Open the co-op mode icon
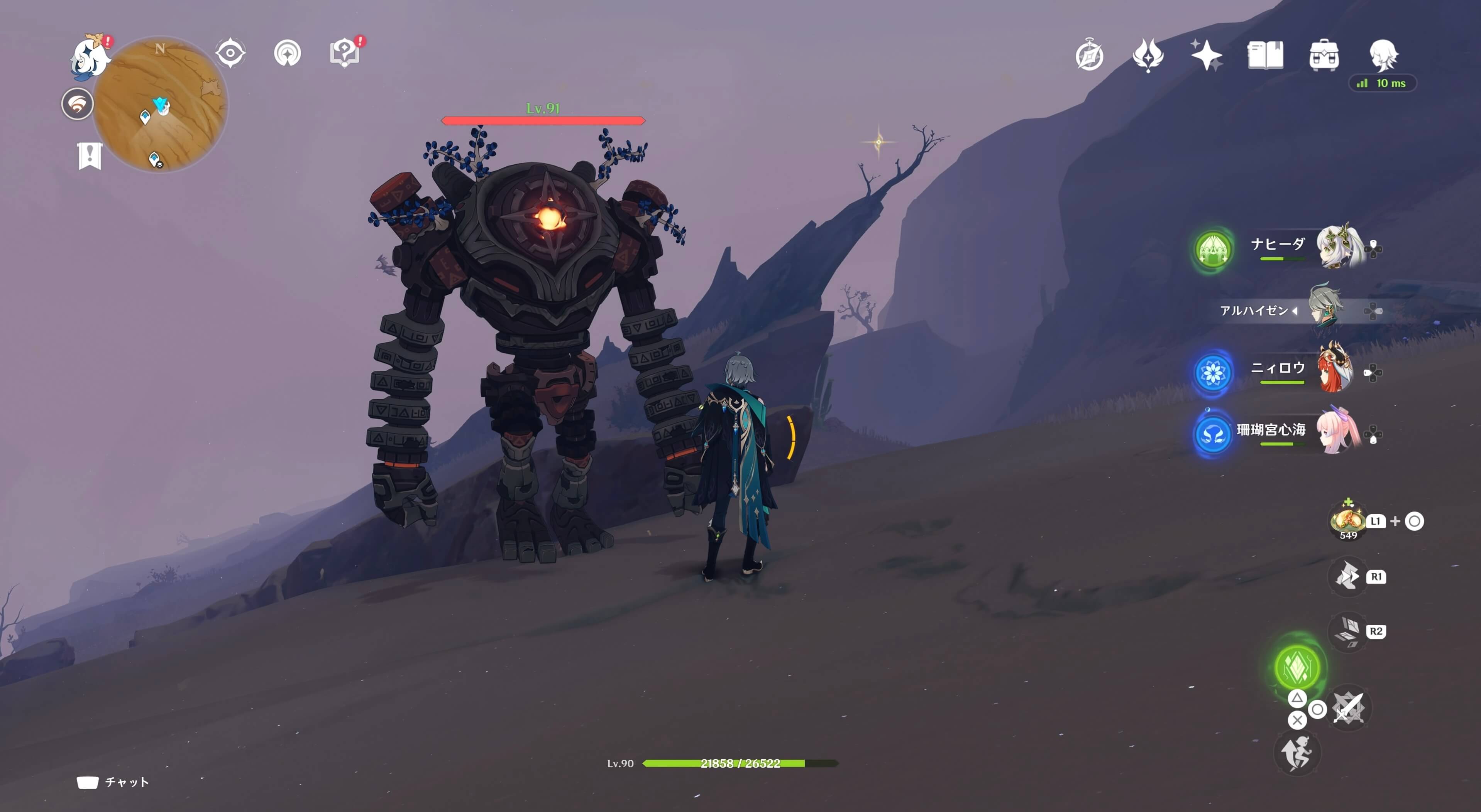 [287, 54]
